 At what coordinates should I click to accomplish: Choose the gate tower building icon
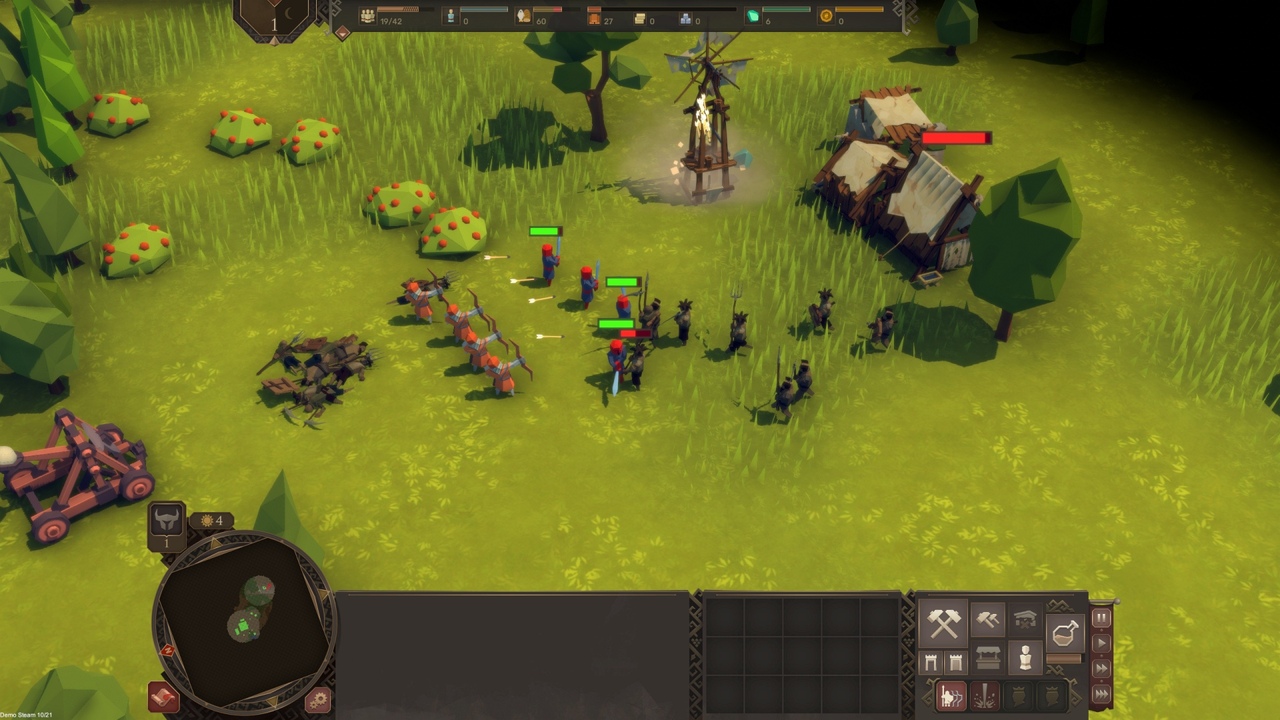click(931, 662)
